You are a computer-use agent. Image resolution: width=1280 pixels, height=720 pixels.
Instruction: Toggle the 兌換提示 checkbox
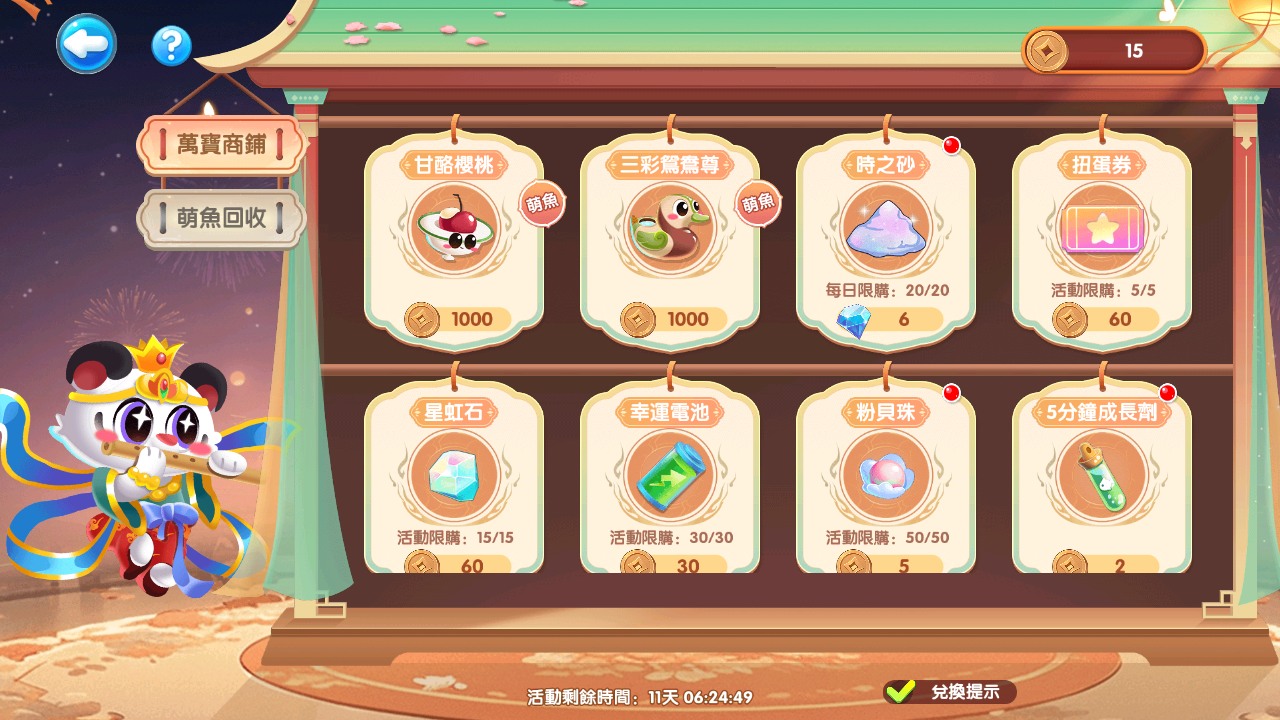pos(901,691)
